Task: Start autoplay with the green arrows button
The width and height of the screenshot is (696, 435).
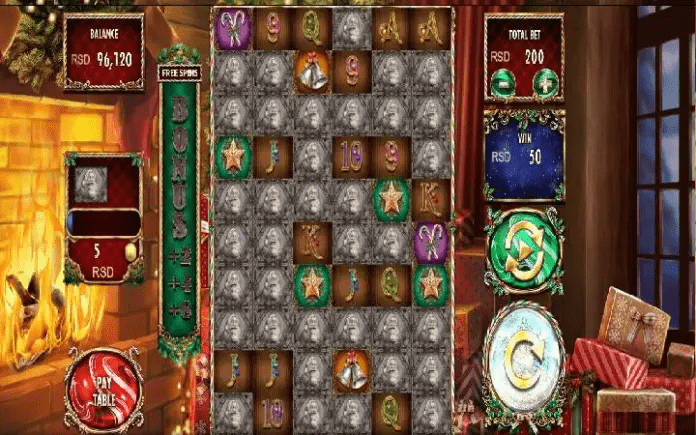Action: 523,250
